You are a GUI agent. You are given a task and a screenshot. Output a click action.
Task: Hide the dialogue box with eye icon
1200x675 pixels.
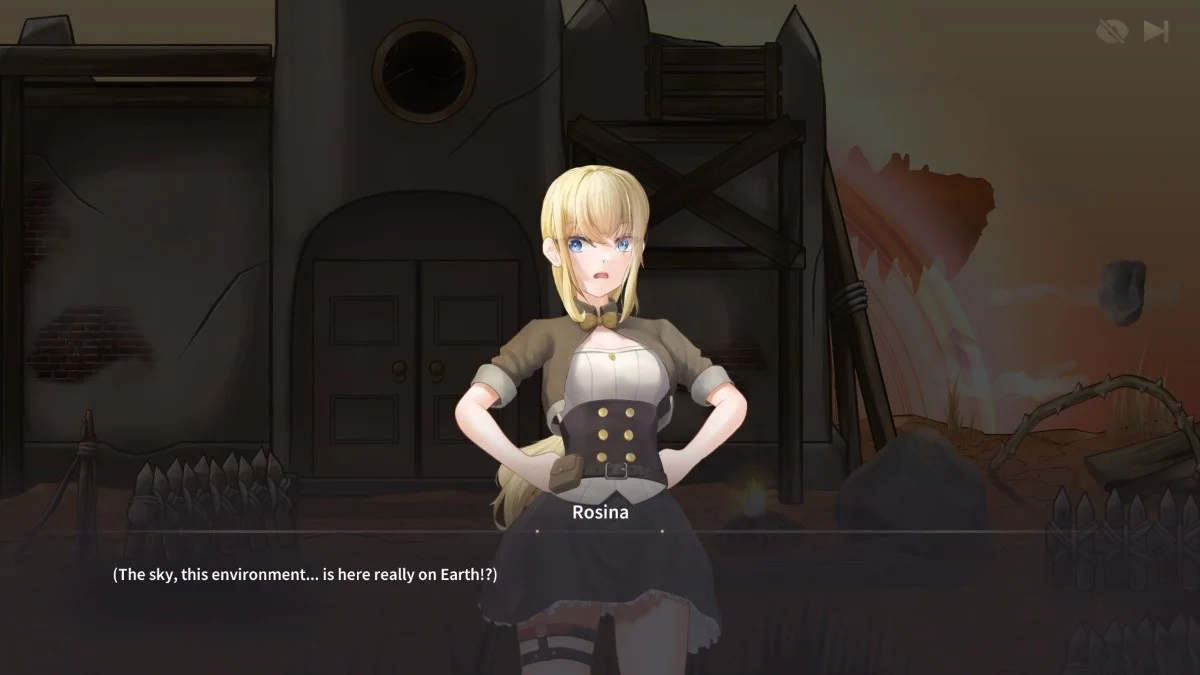1111,32
